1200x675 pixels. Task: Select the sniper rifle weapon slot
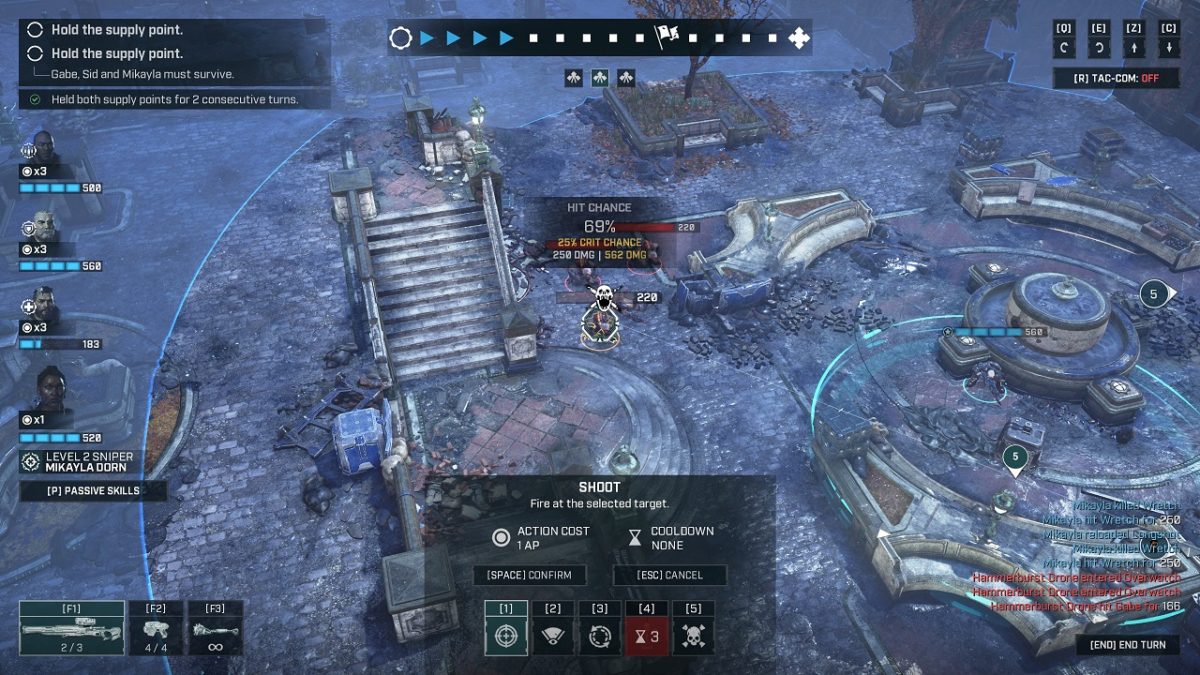coord(71,628)
